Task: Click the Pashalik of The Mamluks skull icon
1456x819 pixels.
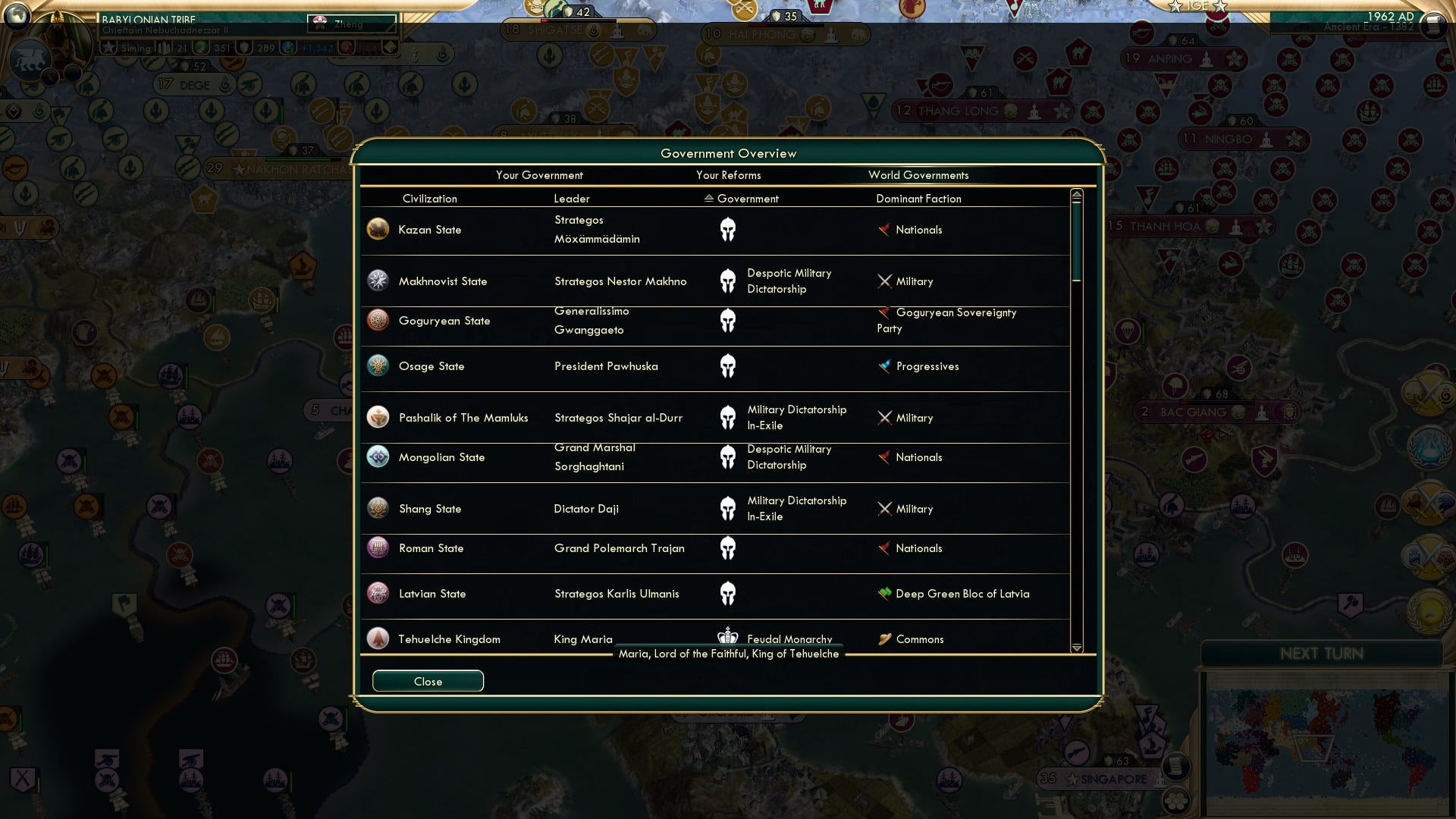Action: pos(728,417)
